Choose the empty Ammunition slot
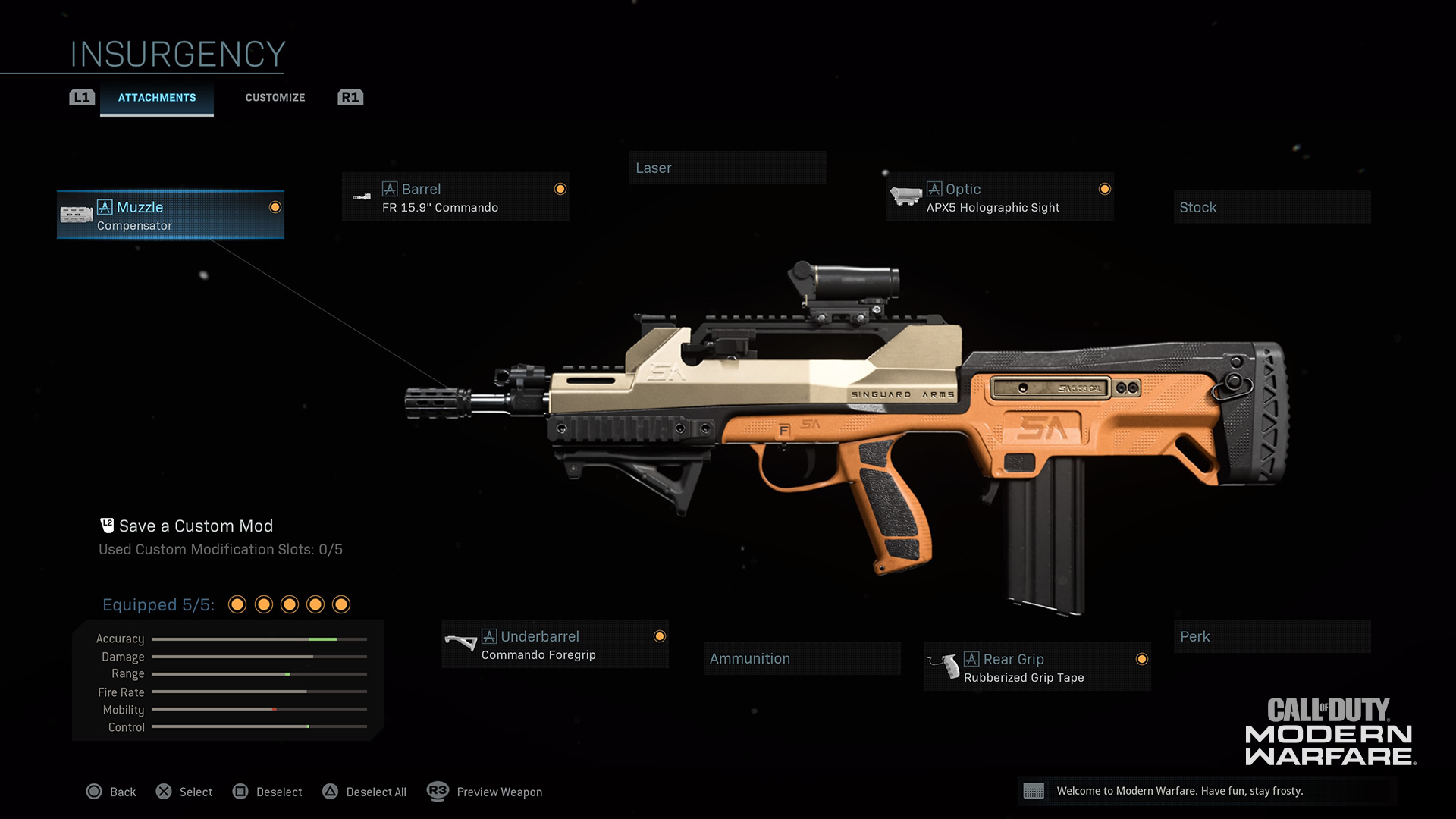The height and width of the screenshot is (819, 1456). (802, 658)
